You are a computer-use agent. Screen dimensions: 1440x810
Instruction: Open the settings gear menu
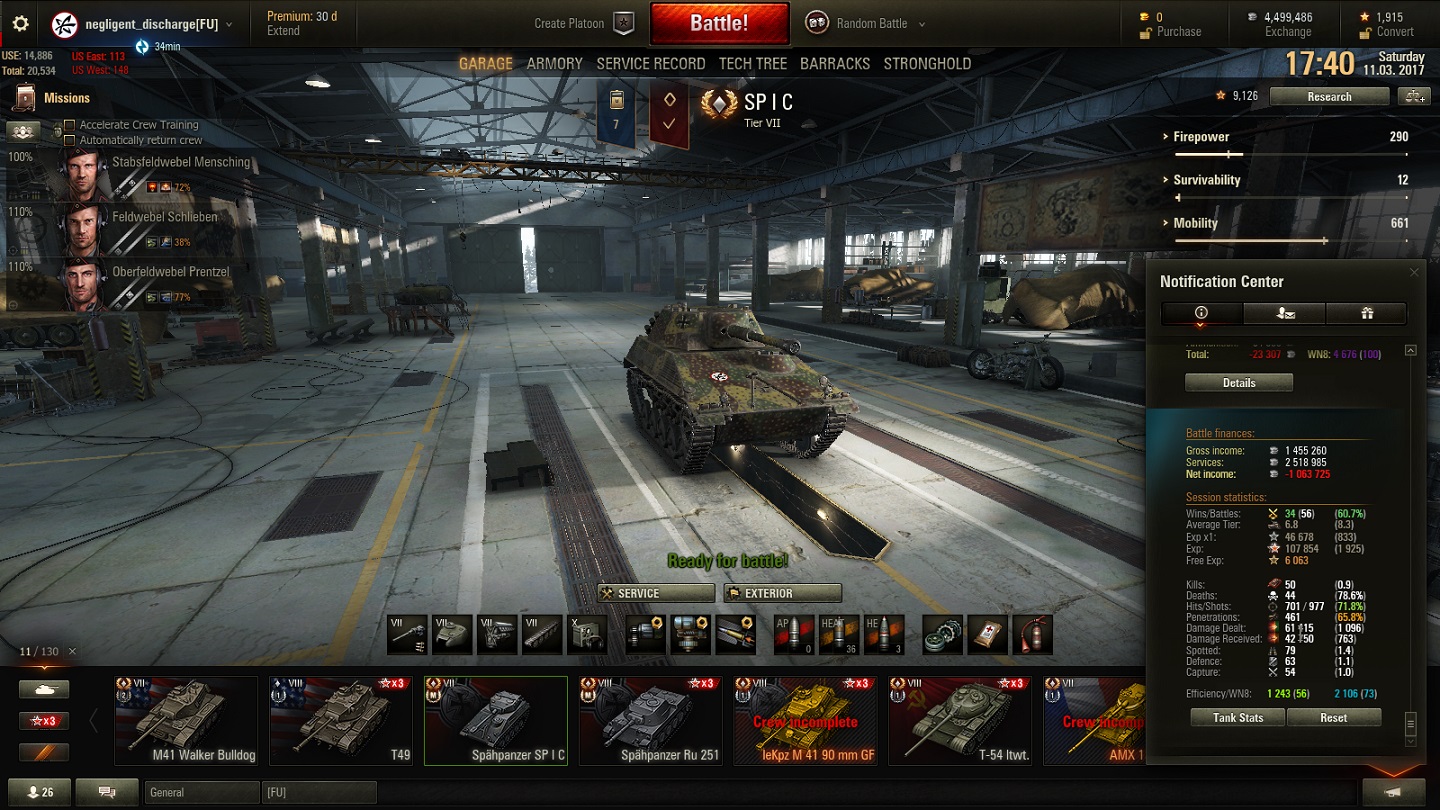(20, 24)
